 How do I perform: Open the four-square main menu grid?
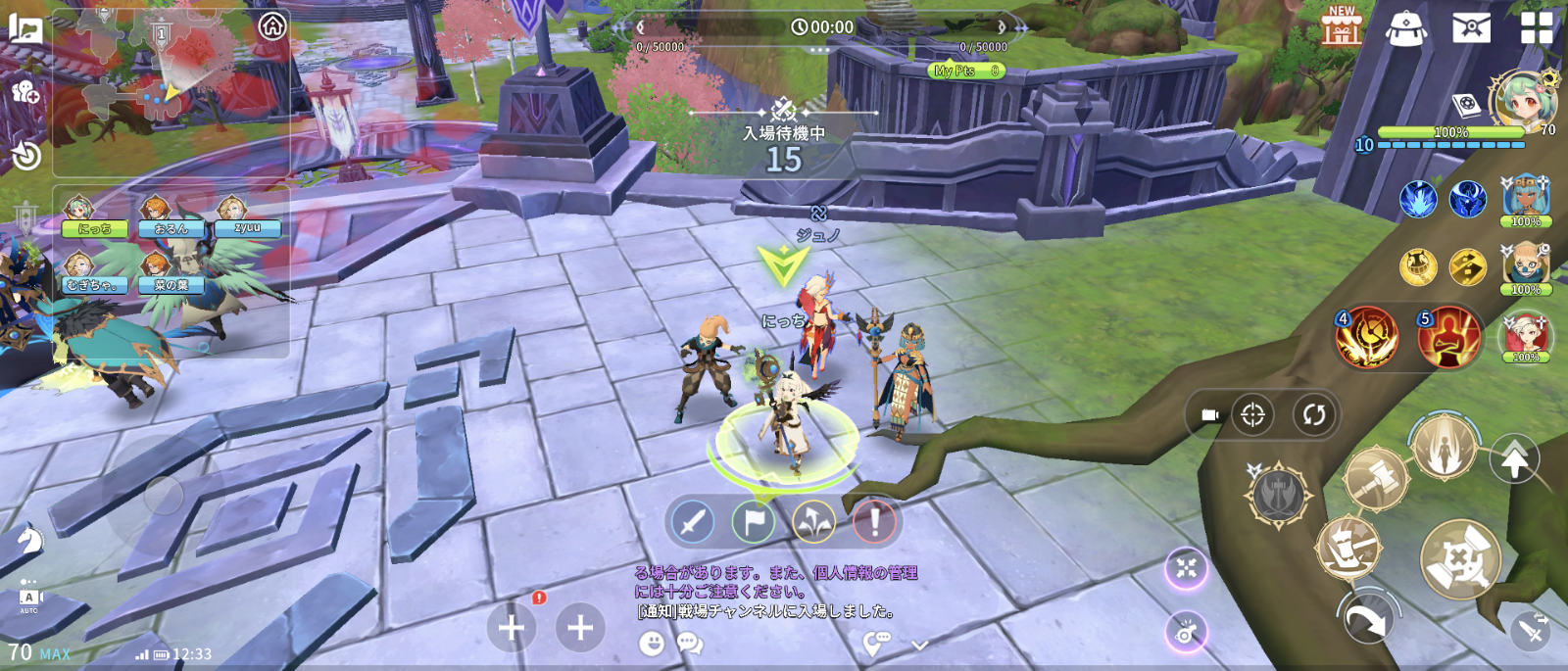pyautogui.click(x=1536, y=27)
